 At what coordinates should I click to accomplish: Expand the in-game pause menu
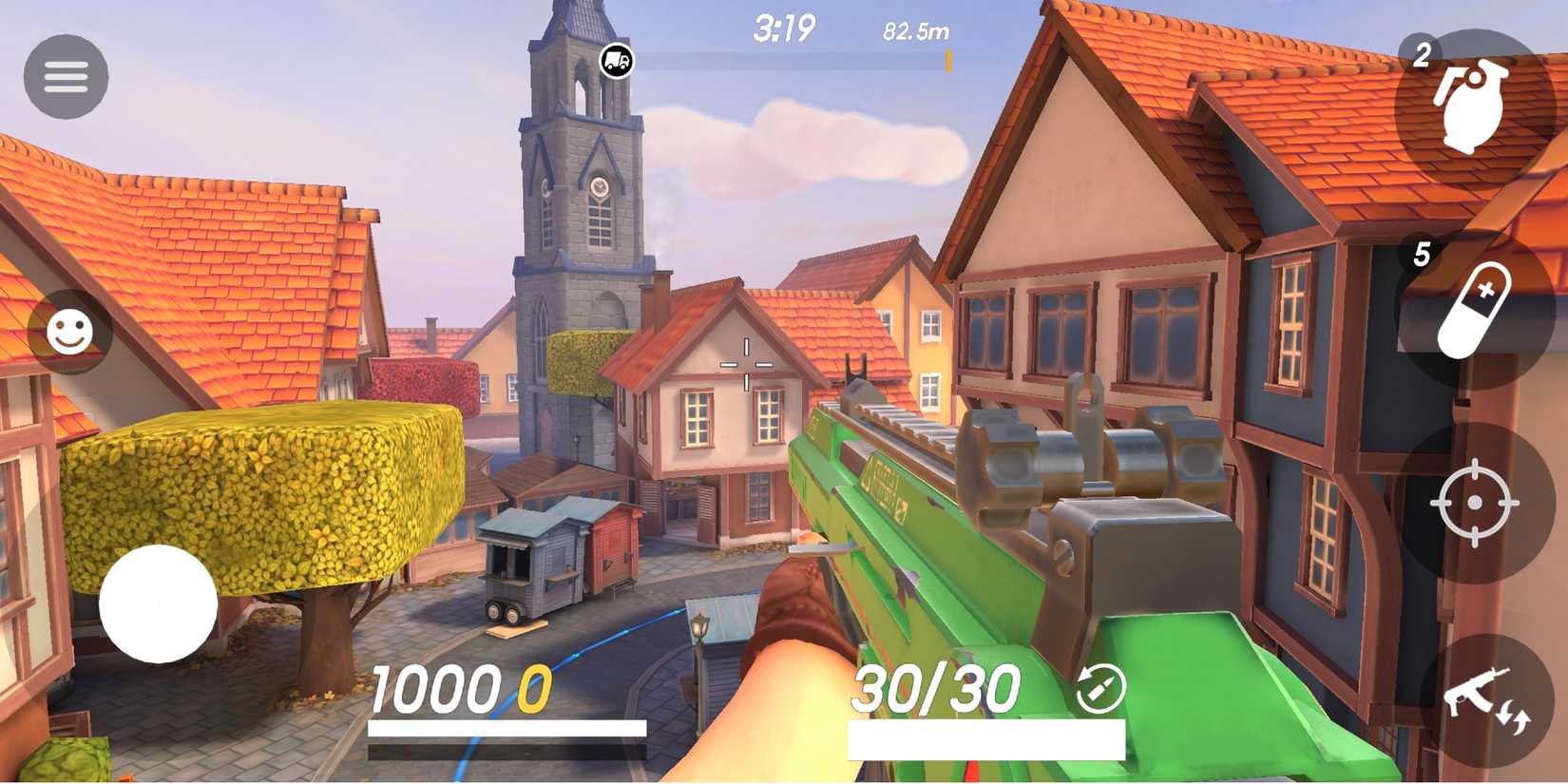[x=66, y=75]
